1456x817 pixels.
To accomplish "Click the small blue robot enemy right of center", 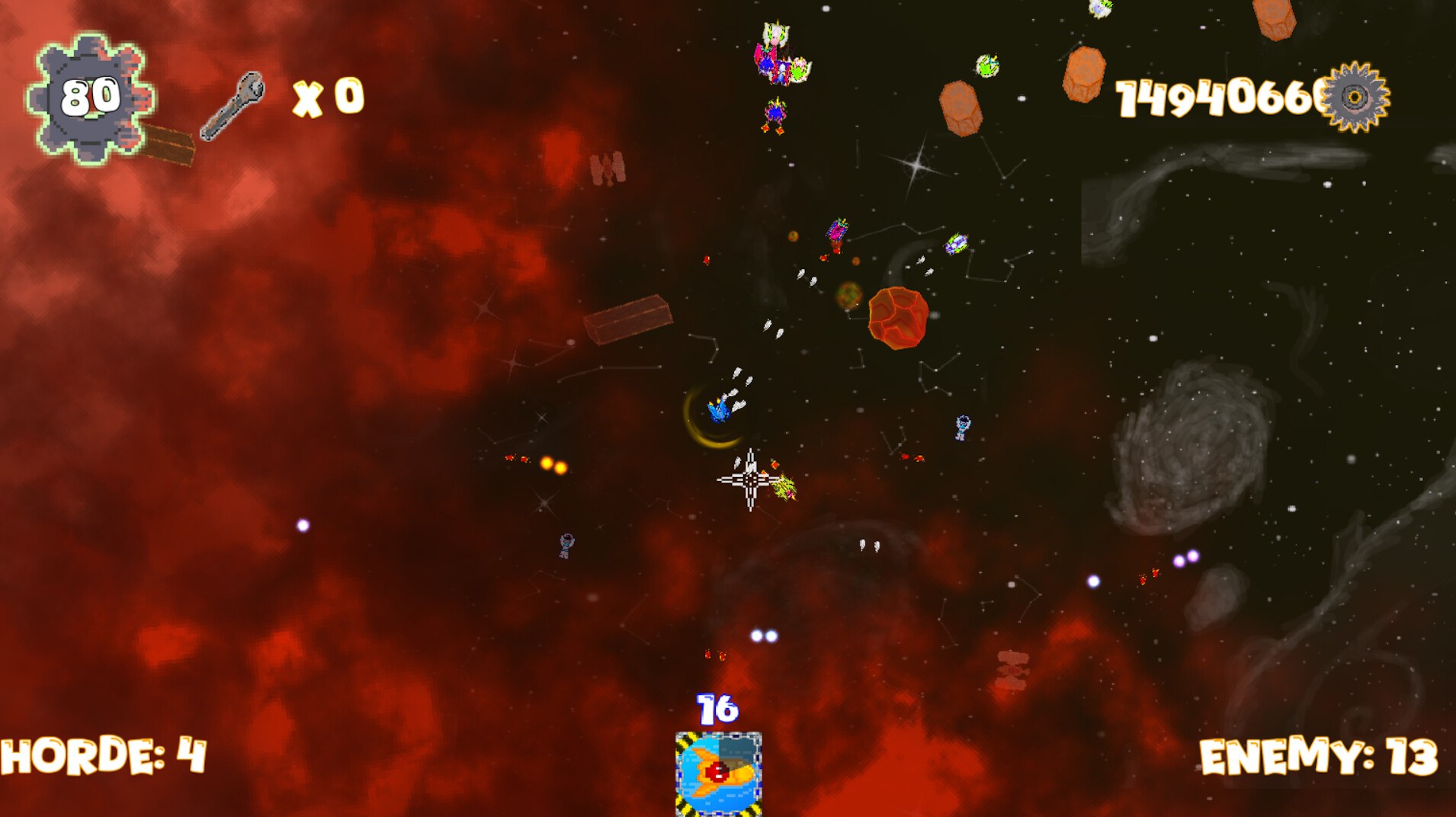I will 963,427.
